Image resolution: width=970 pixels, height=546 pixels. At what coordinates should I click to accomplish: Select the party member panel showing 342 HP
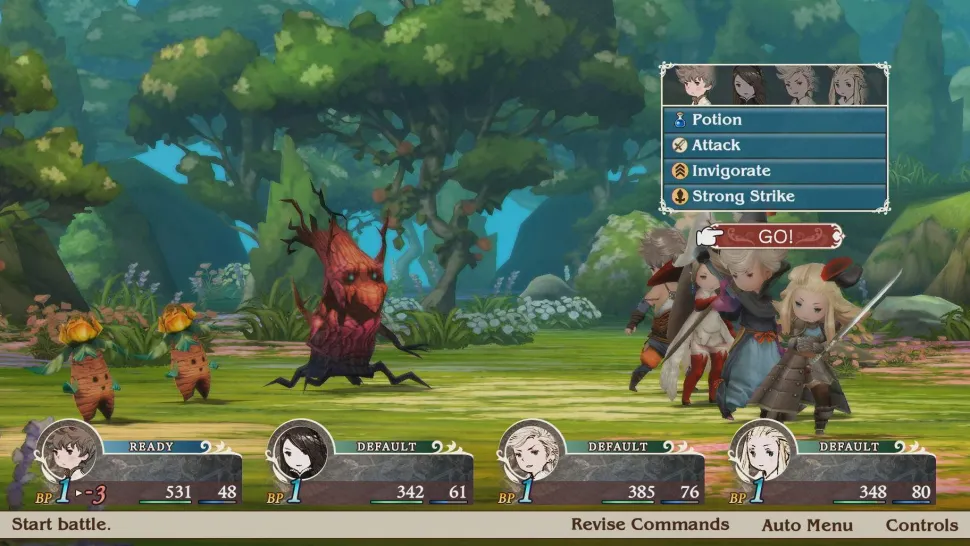pos(372,470)
